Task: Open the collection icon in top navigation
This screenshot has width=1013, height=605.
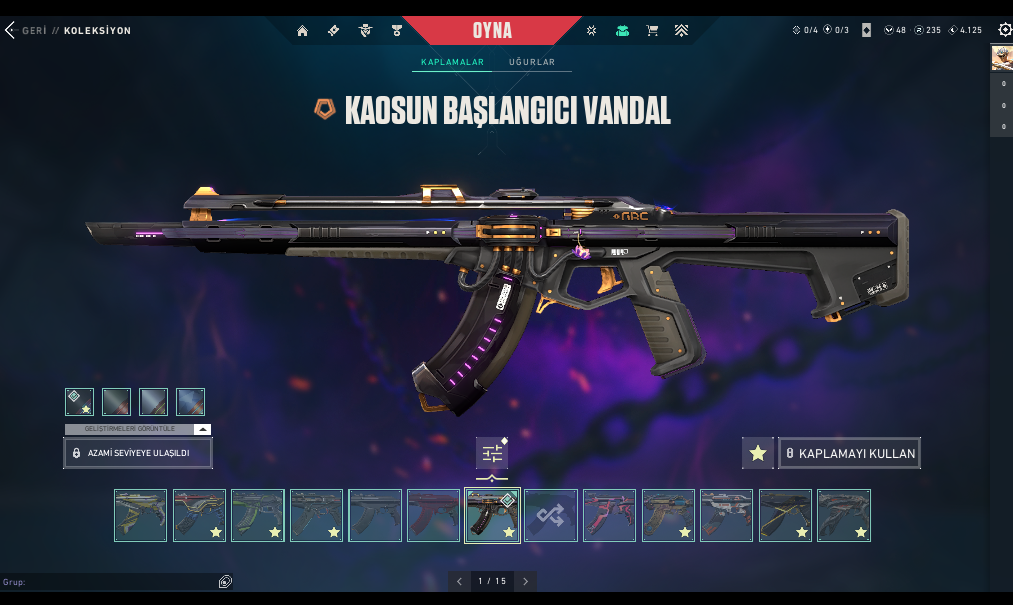Action: click(622, 31)
